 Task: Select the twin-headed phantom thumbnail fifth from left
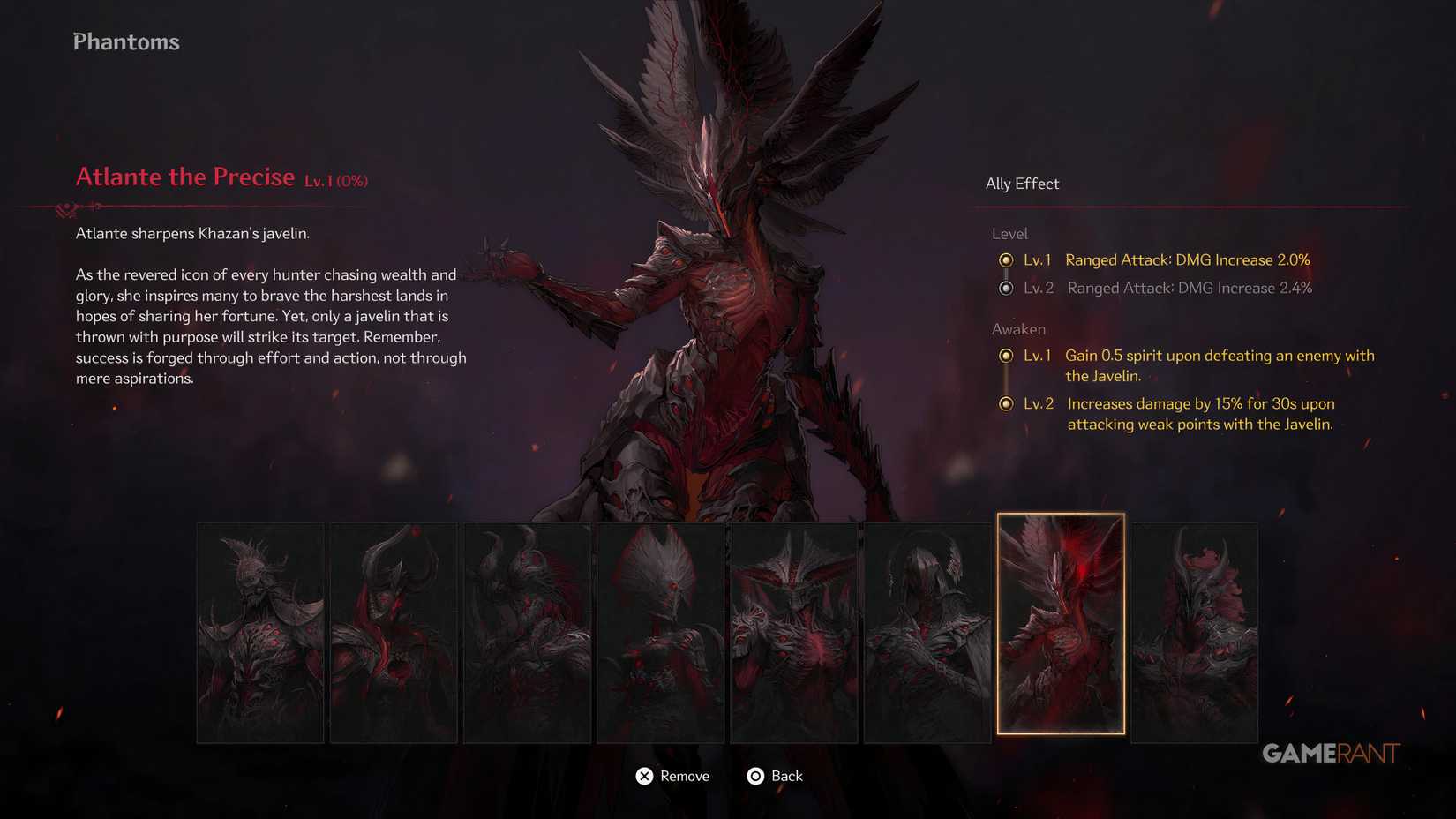(793, 632)
